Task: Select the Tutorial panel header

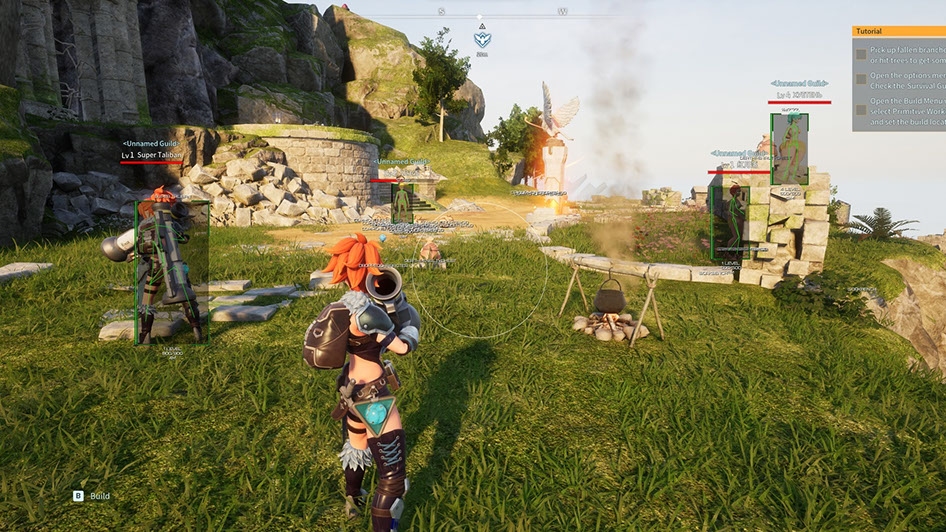Action: [898, 31]
